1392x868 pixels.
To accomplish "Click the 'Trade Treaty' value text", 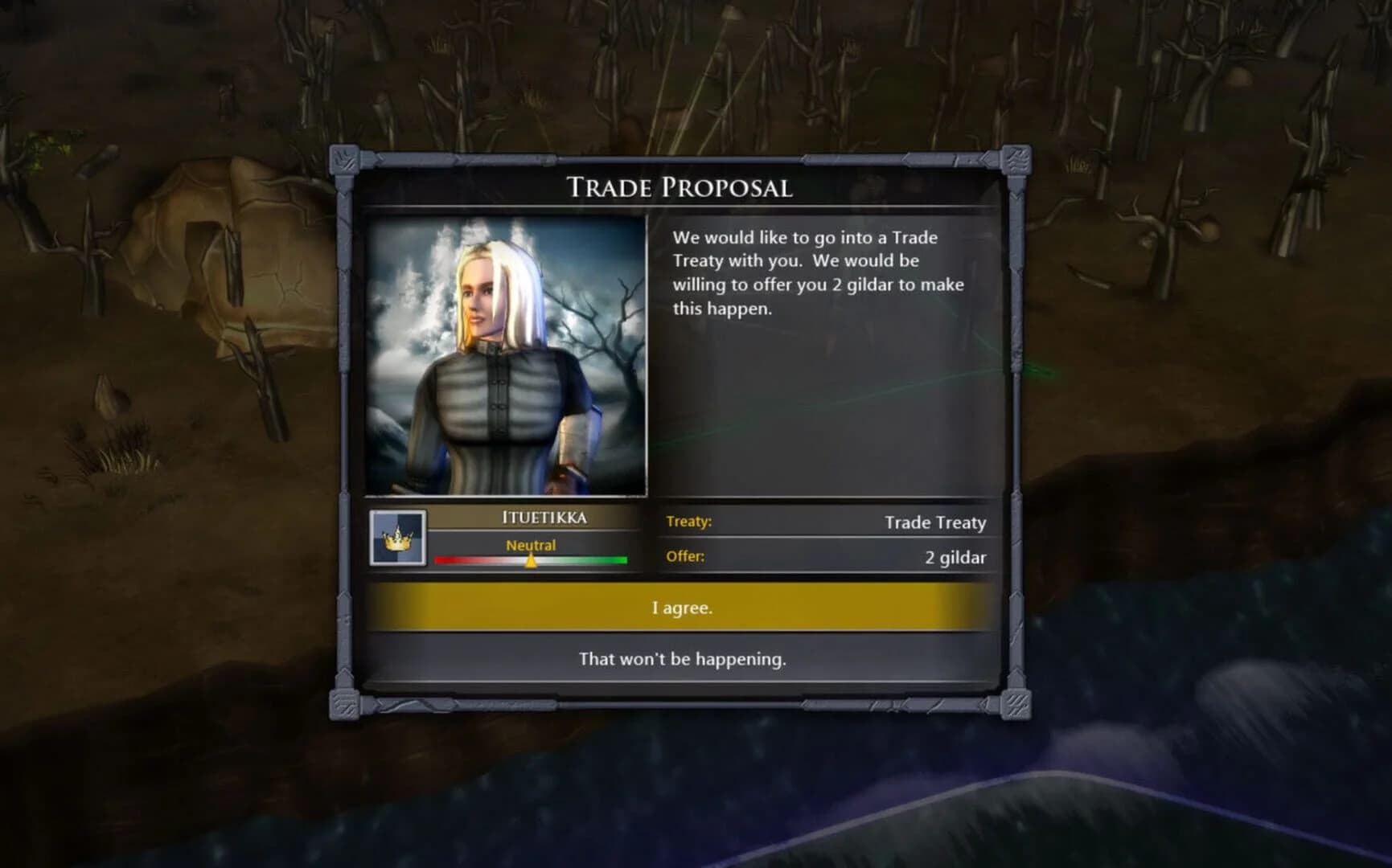I will [x=935, y=522].
